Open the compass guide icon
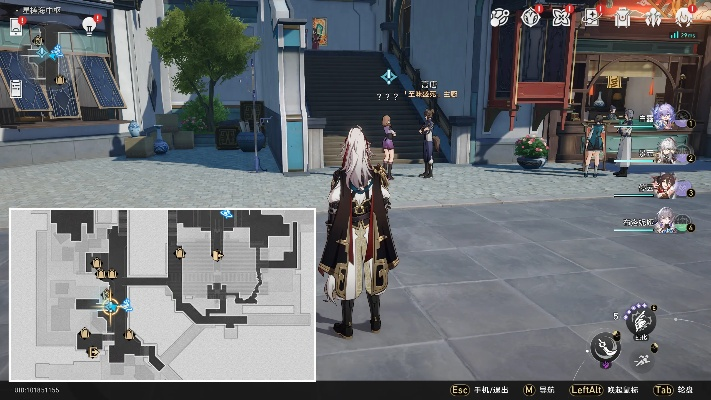This screenshot has width=711, height=400. click(x=531, y=17)
